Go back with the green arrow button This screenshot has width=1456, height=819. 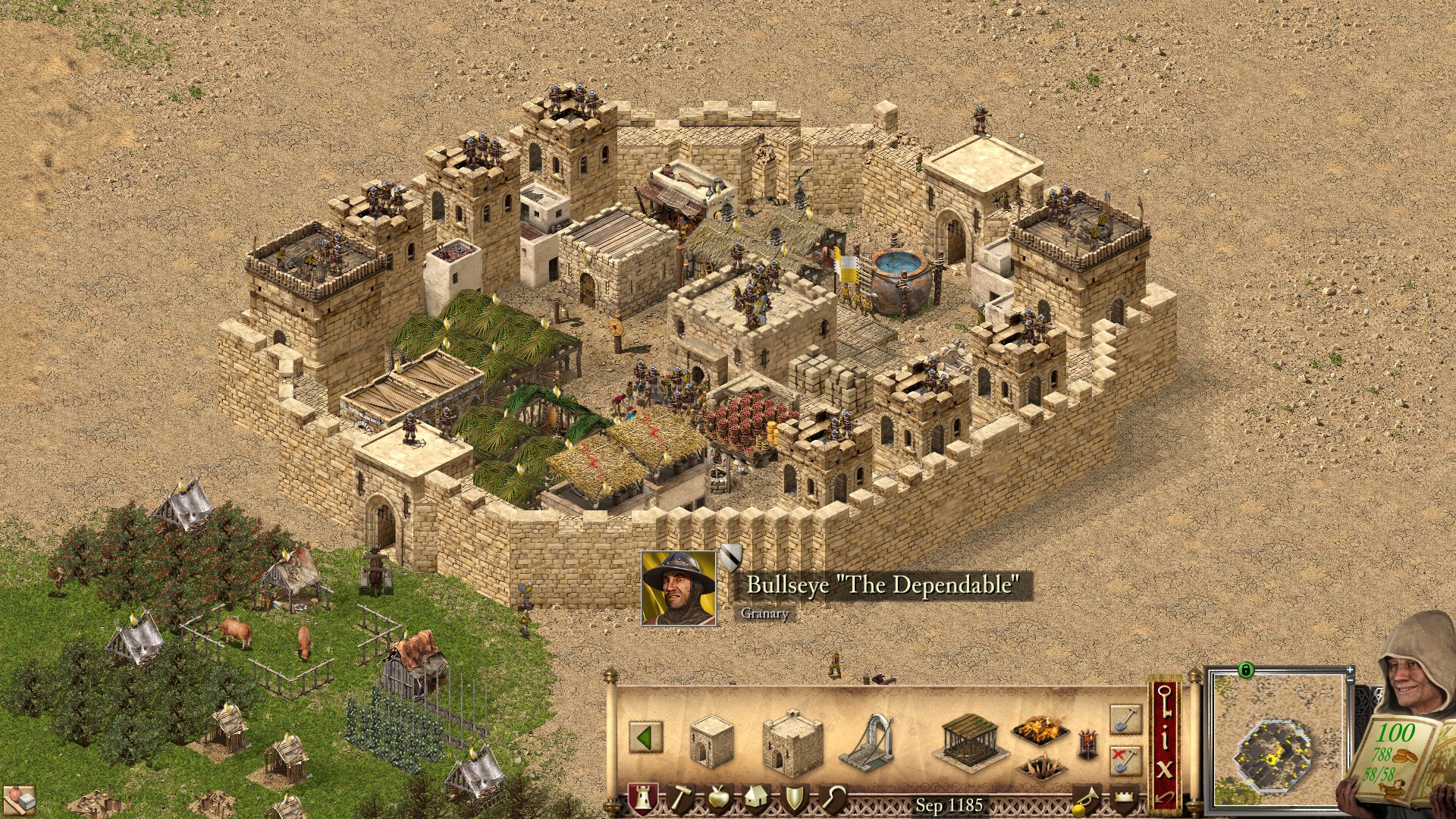click(x=645, y=737)
